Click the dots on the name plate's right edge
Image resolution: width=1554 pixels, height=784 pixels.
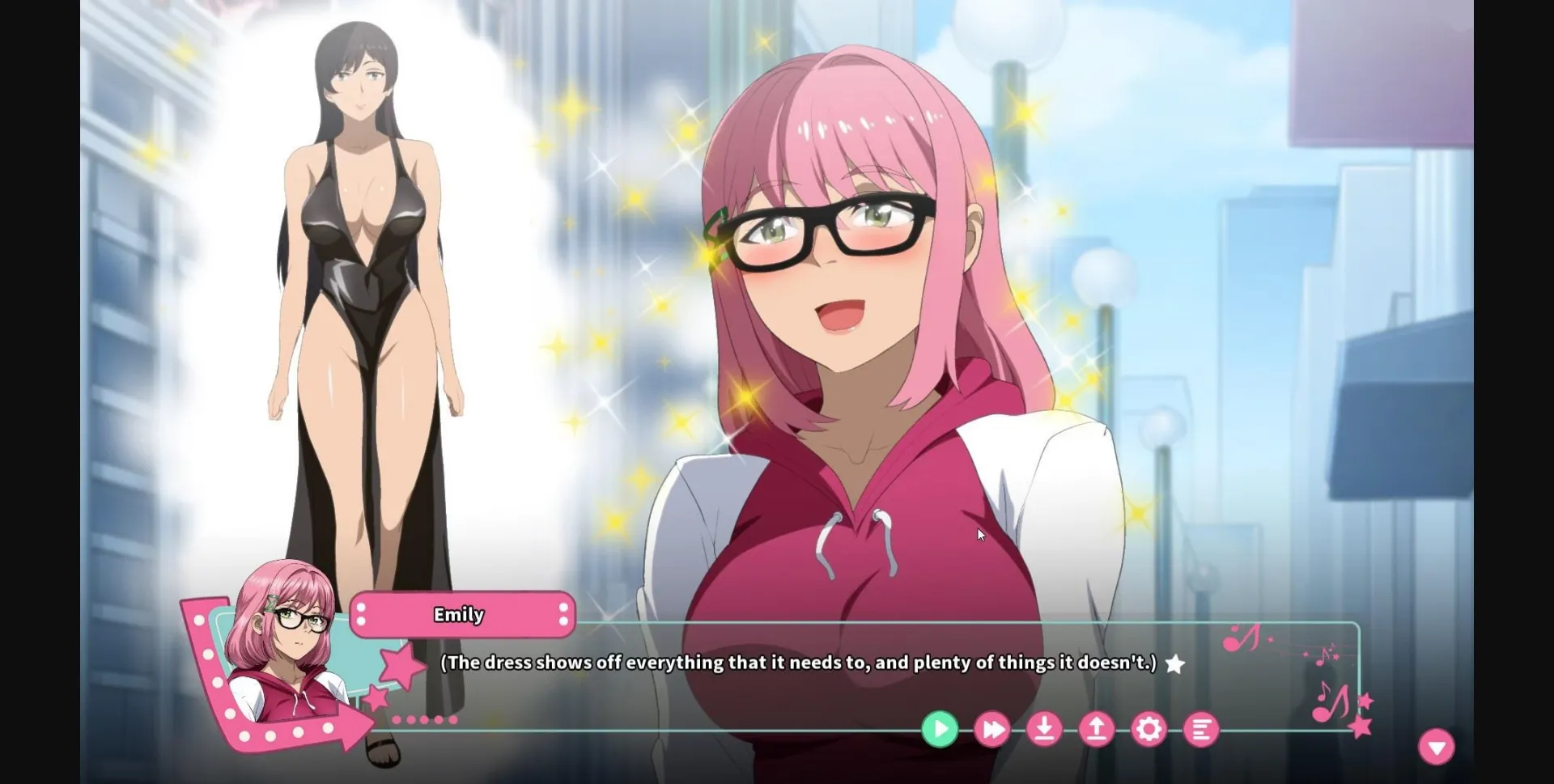564,615
